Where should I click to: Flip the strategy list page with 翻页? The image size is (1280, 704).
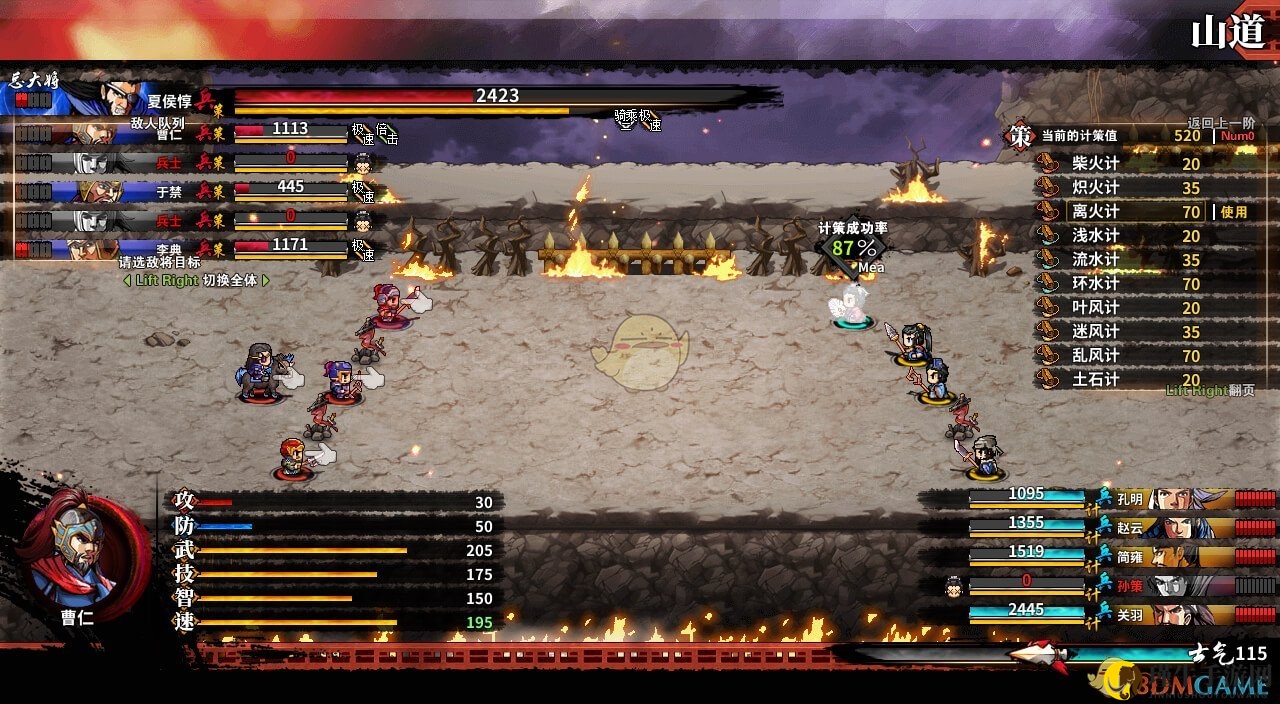(x=1241, y=391)
